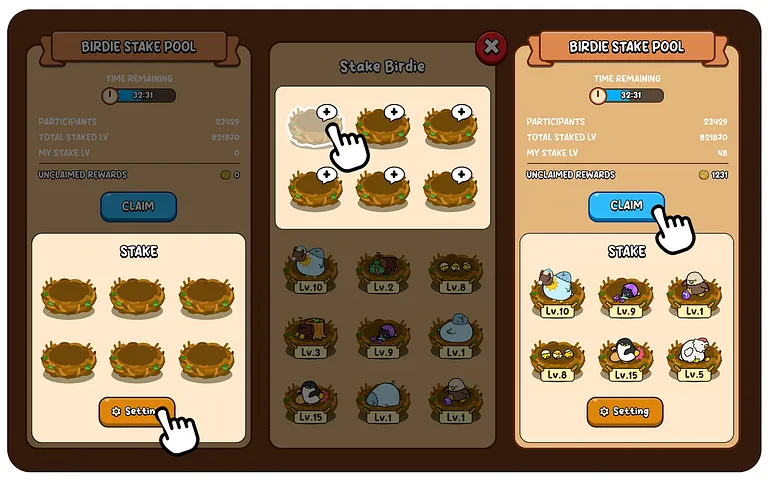
Task: Choose the staked Lv.15 penguin beside the Lv.5 chicken
Action: pyautogui.click(x=626, y=358)
